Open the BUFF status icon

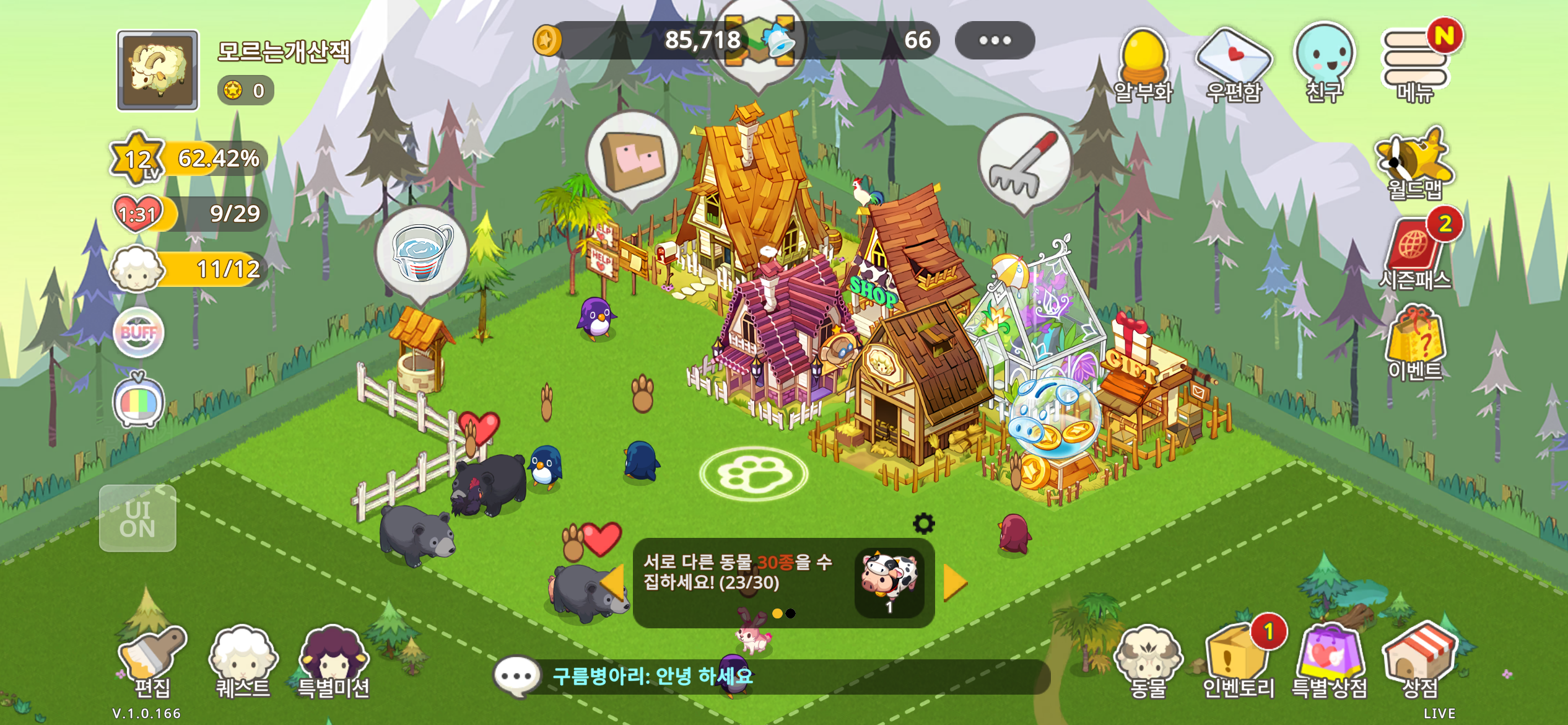coord(139,333)
